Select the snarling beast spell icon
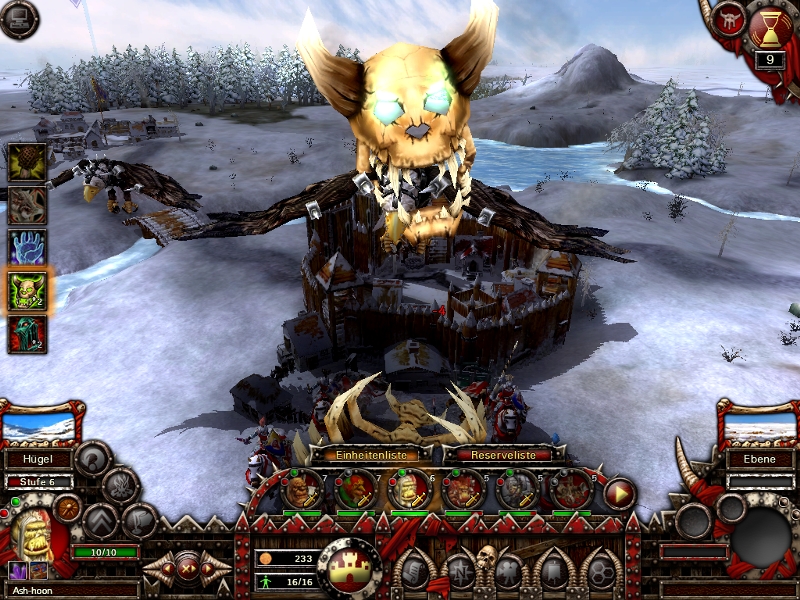Viewport: 800px width, 600px height. pos(27,204)
